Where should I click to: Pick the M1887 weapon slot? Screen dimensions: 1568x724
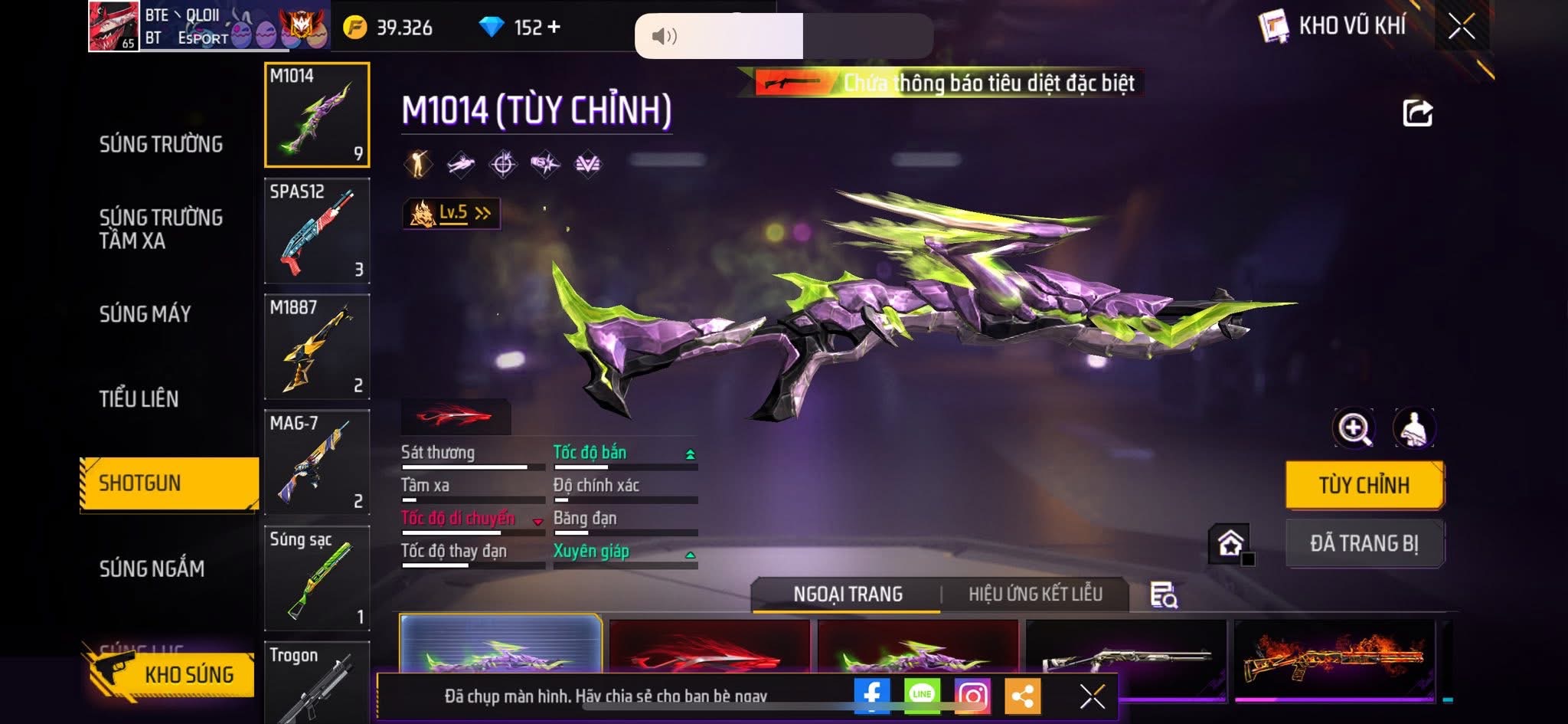317,347
